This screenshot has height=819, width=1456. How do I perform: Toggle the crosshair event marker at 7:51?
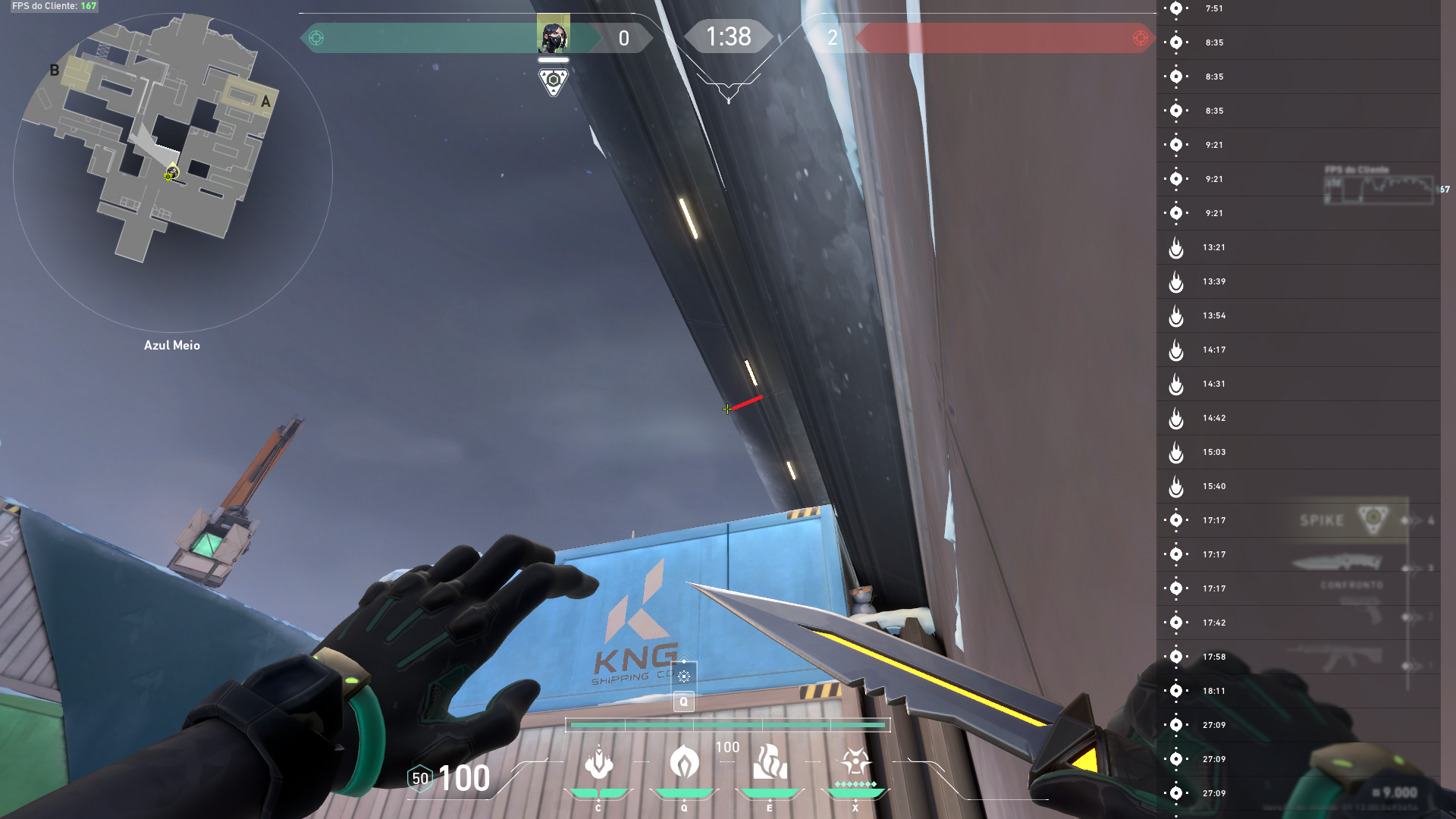[x=1176, y=8]
